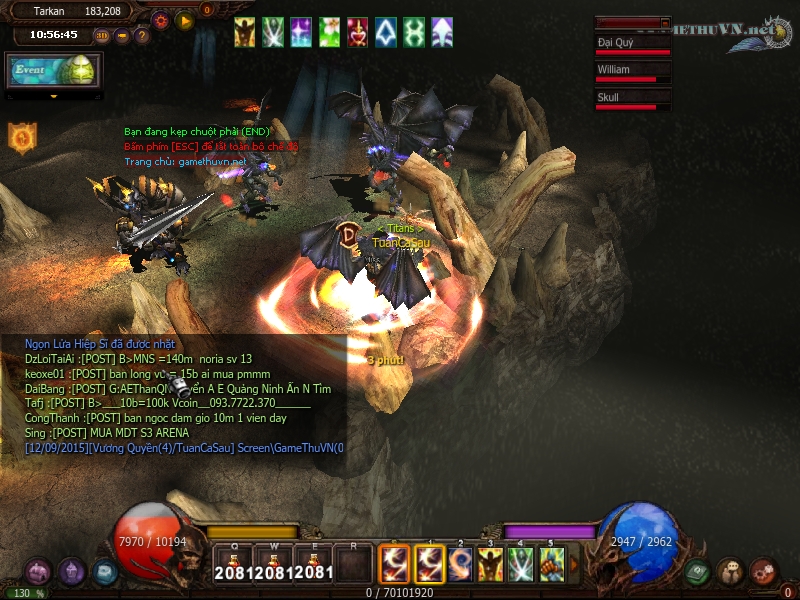
Task: Open the purple treasure chest inventory button
Action: (x=38, y=572)
